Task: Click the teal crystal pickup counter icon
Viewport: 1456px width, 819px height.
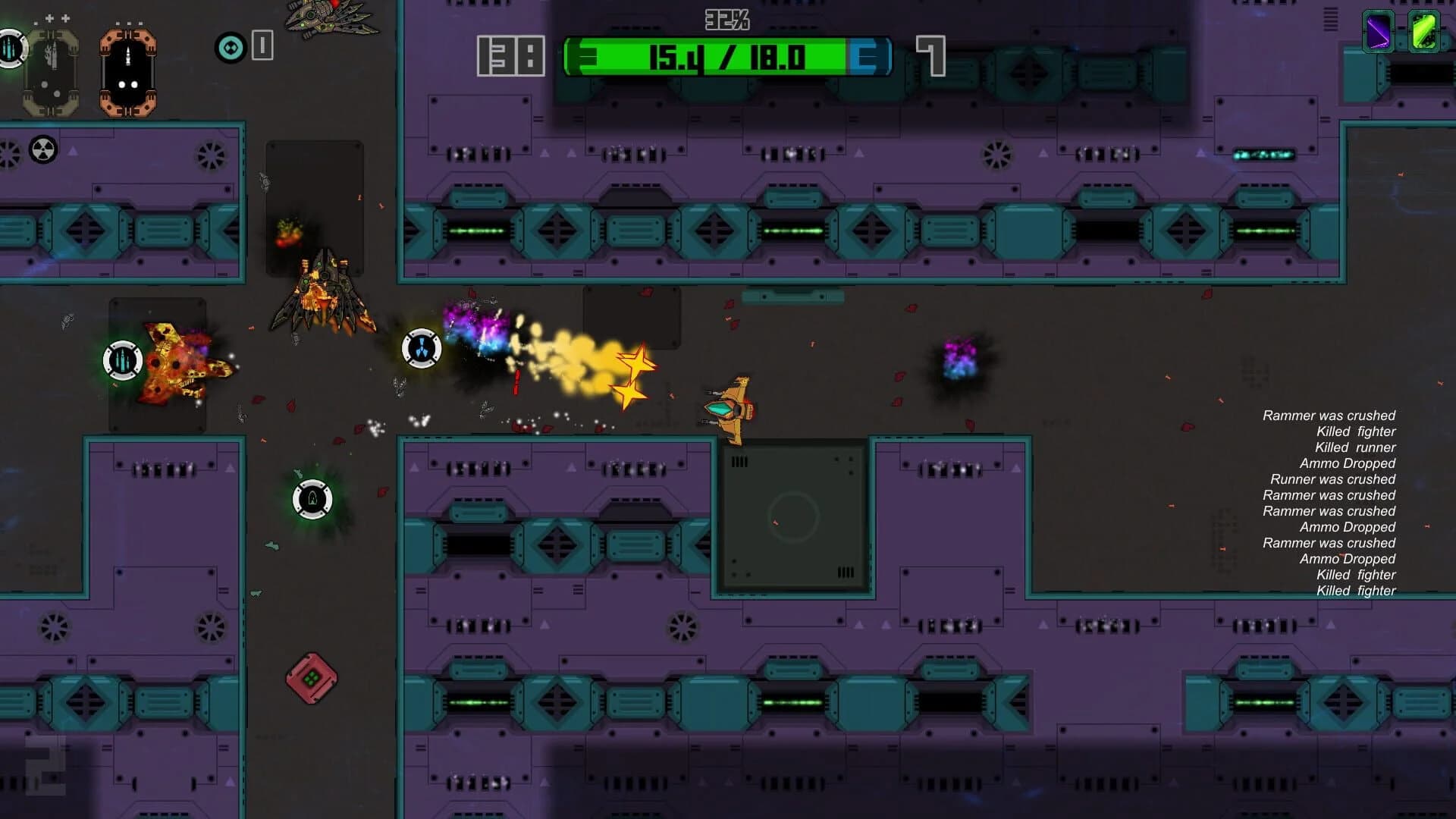Action: click(229, 49)
